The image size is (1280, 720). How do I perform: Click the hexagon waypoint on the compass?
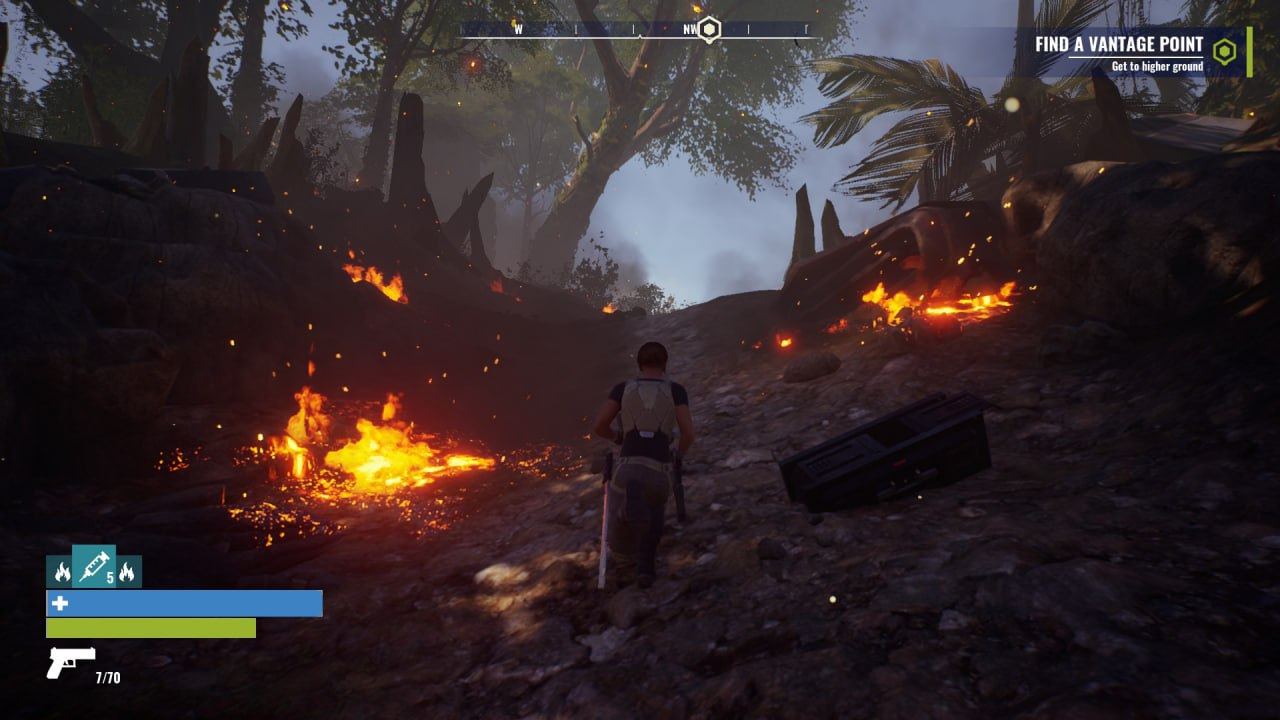[708, 31]
